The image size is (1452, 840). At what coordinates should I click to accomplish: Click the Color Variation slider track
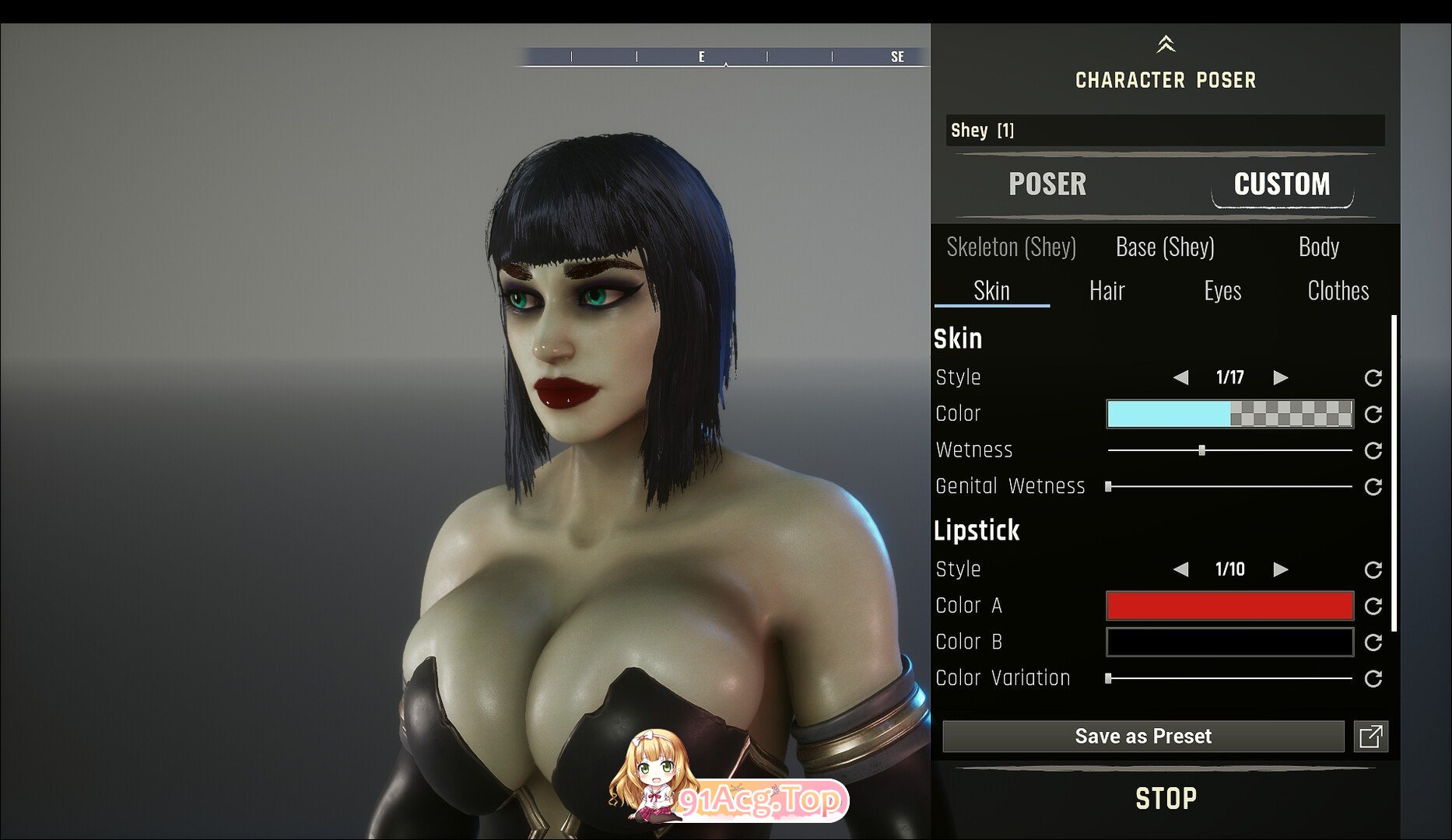[1229, 678]
